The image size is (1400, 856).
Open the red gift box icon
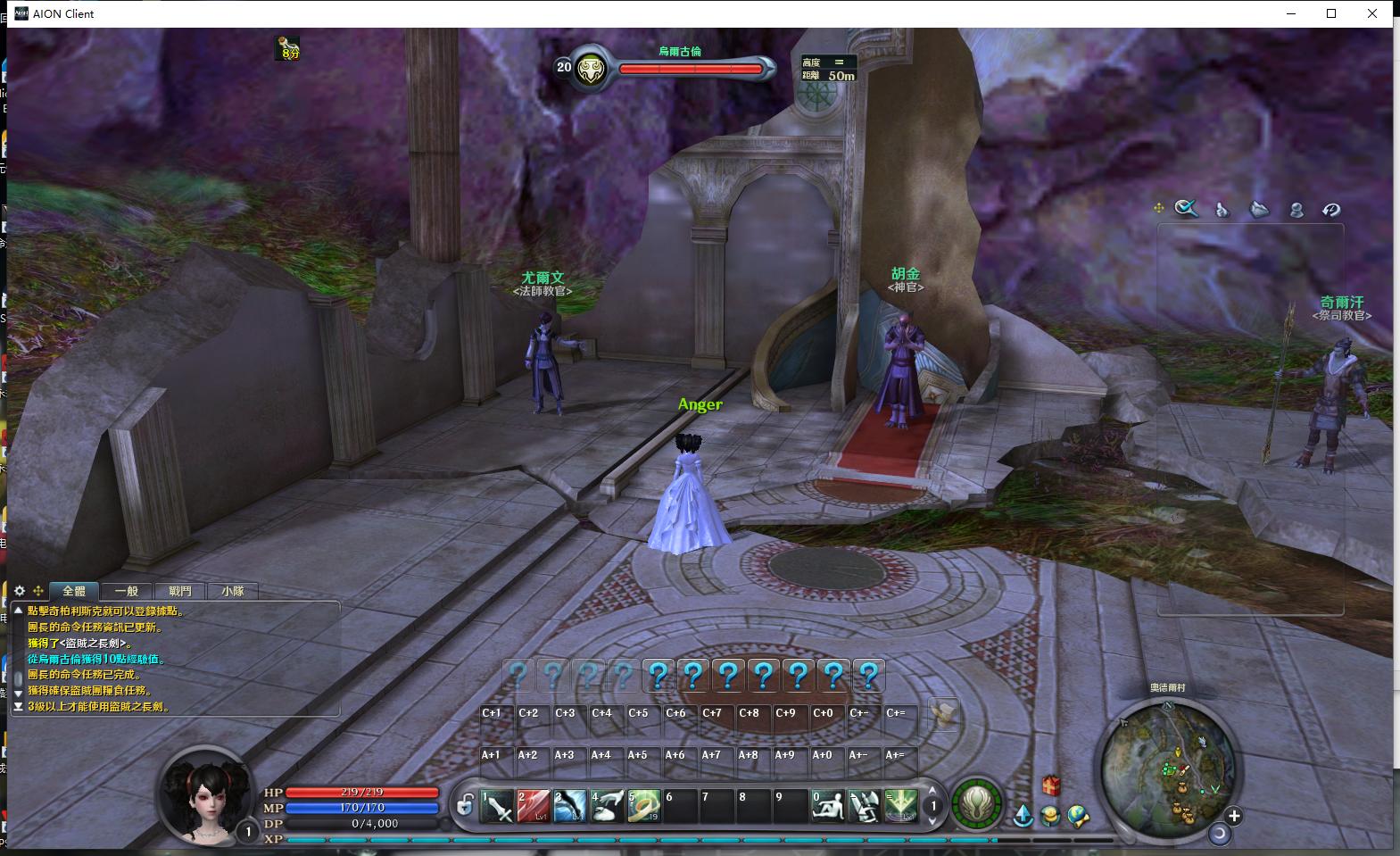(1051, 785)
